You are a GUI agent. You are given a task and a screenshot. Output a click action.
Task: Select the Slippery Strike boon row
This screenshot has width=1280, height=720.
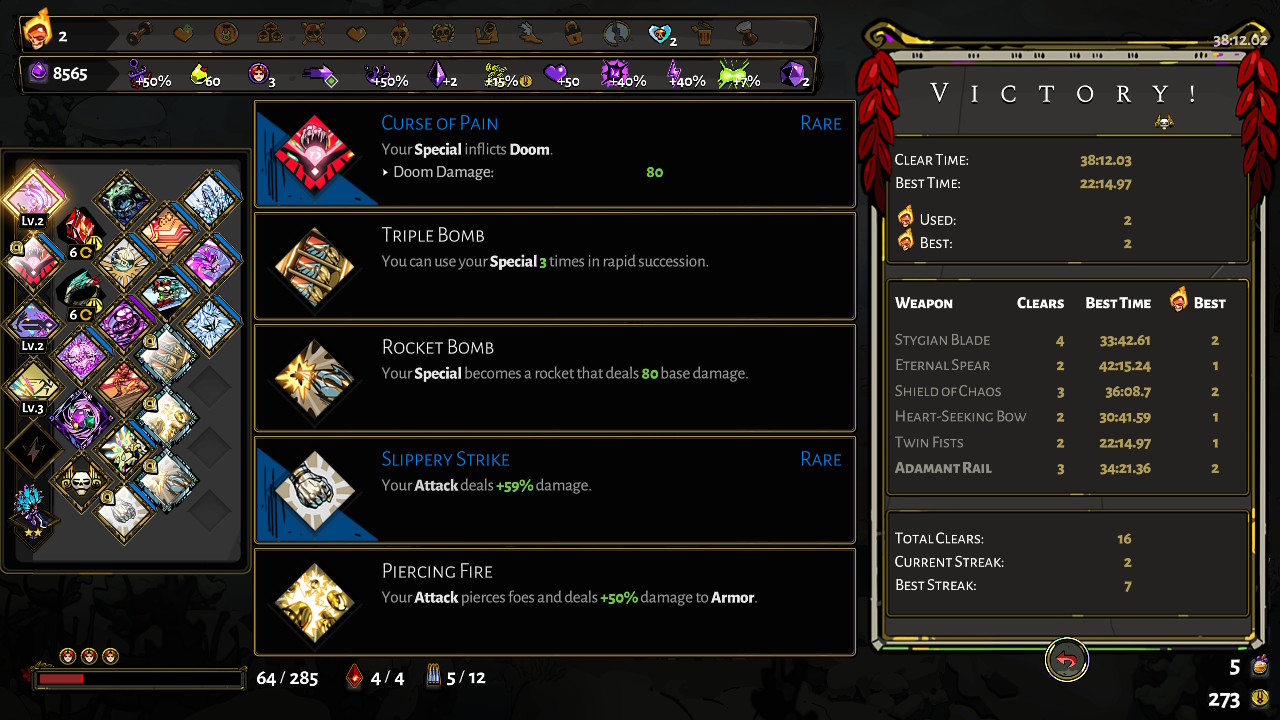pyautogui.click(x=555, y=490)
